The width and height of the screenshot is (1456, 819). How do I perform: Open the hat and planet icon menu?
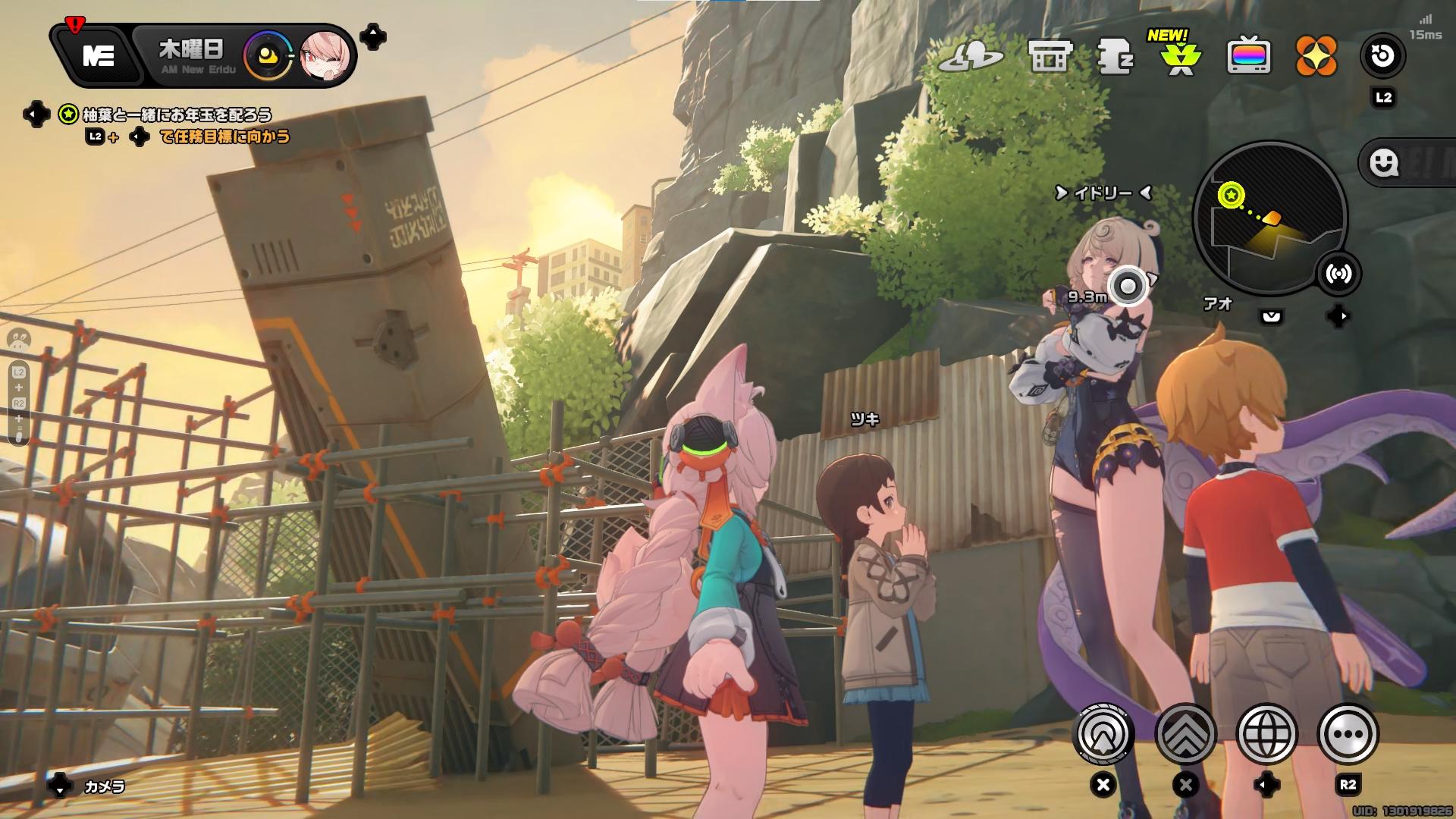[971, 56]
